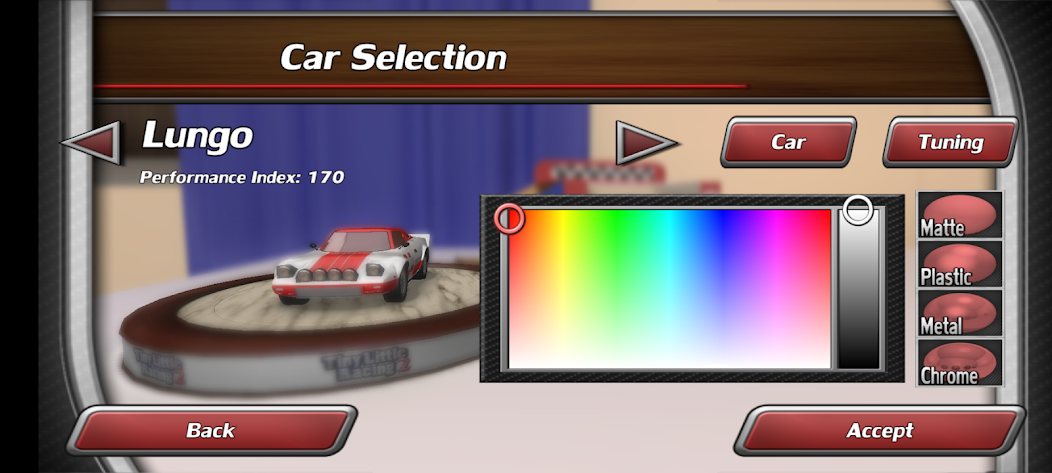Apply the Metal paint finish
Screen dimensions: 1052x473
pyautogui.click(x=959, y=313)
